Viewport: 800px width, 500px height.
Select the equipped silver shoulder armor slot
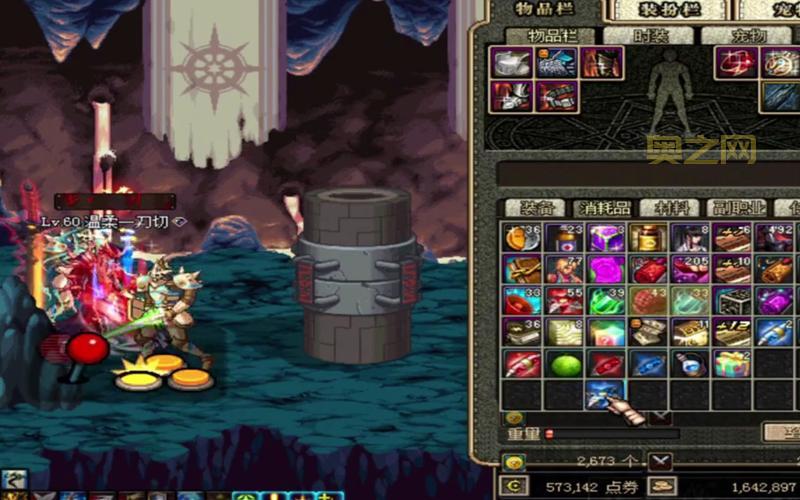point(508,64)
